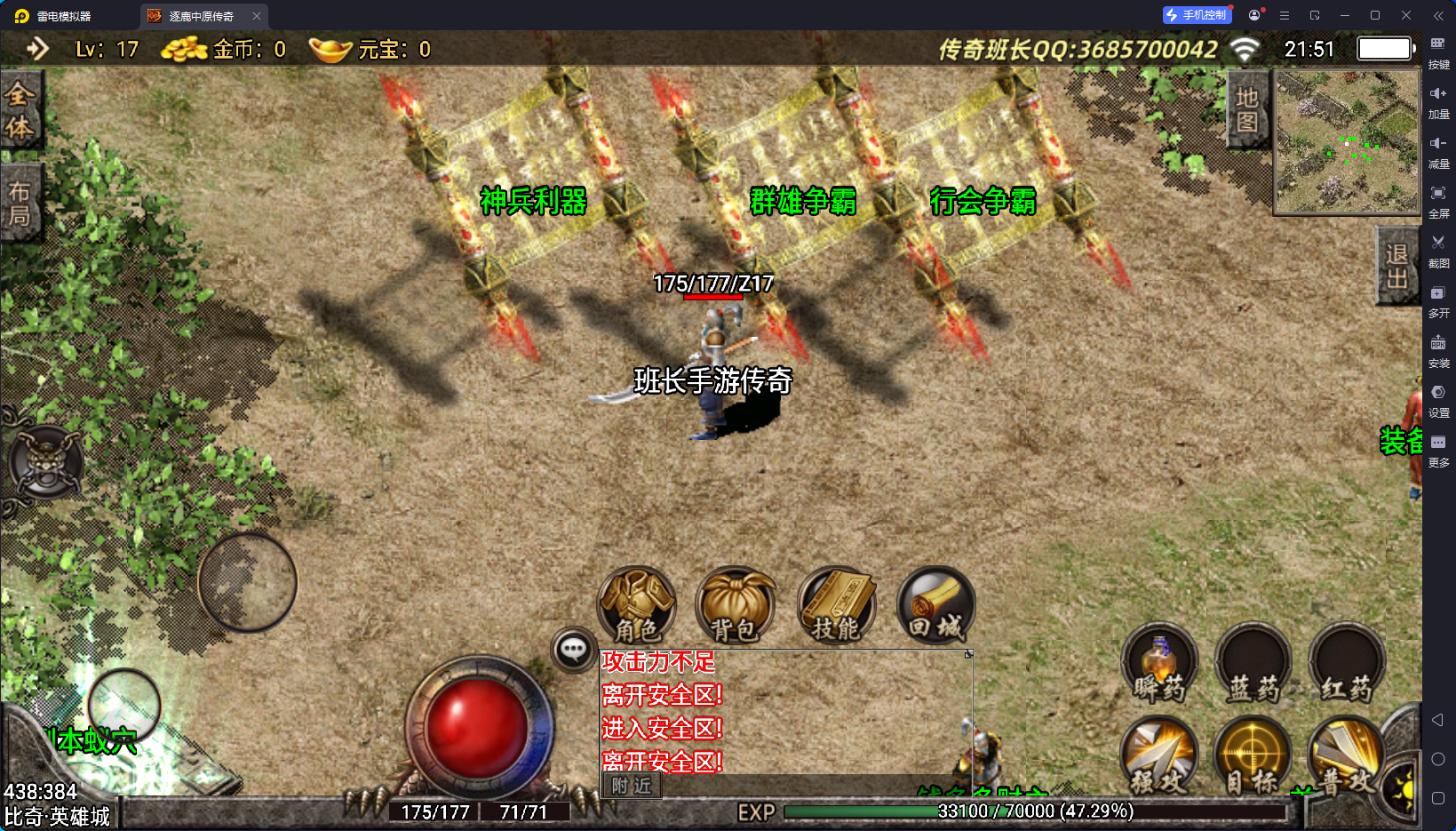The height and width of the screenshot is (831, 1456).
Task: Open the 地图 map button
Action: pos(1247,110)
